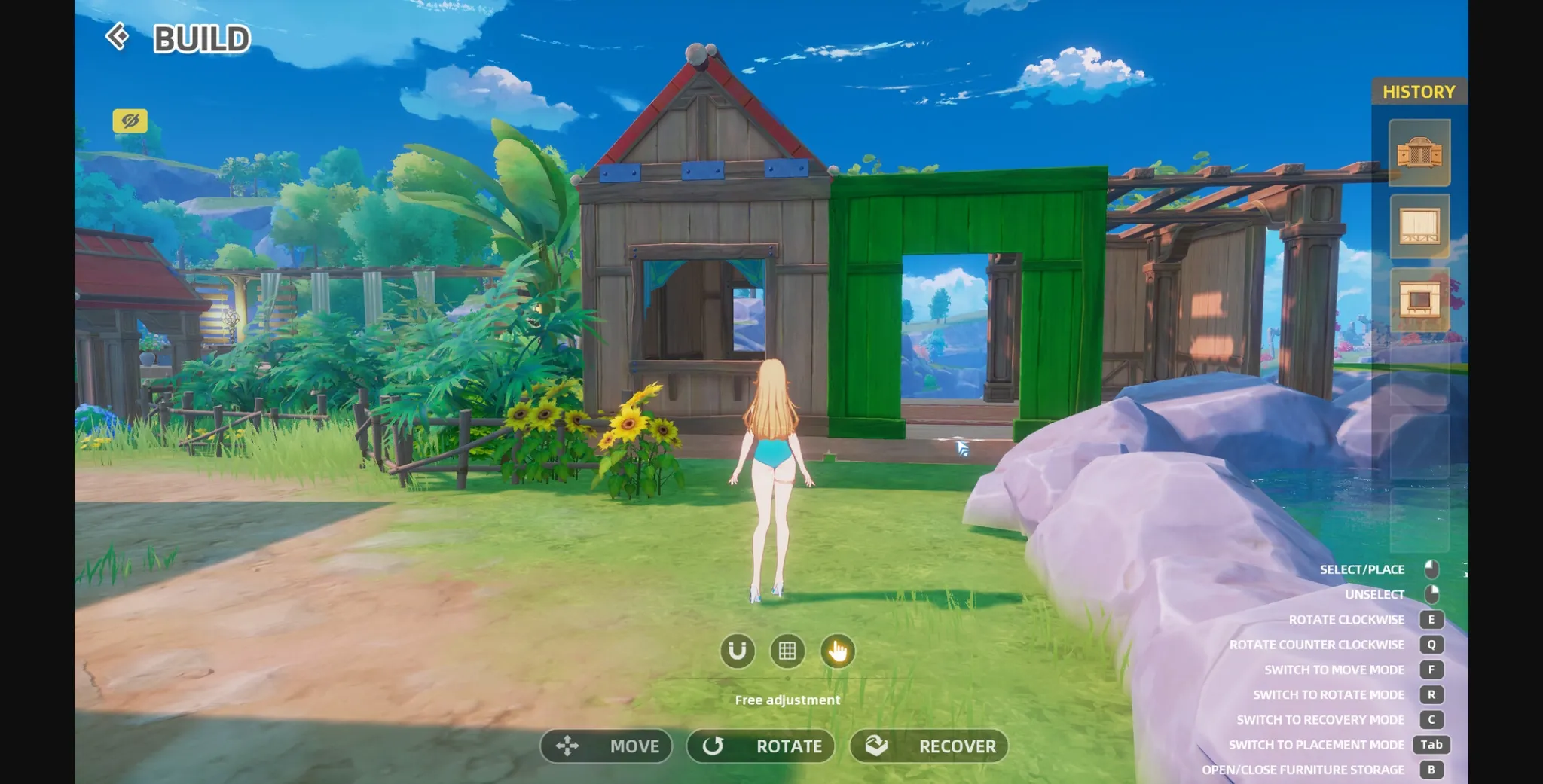The image size is (1543, 784).
Task: Toggle the grid alignment option
Action: (x=787, y=652)
